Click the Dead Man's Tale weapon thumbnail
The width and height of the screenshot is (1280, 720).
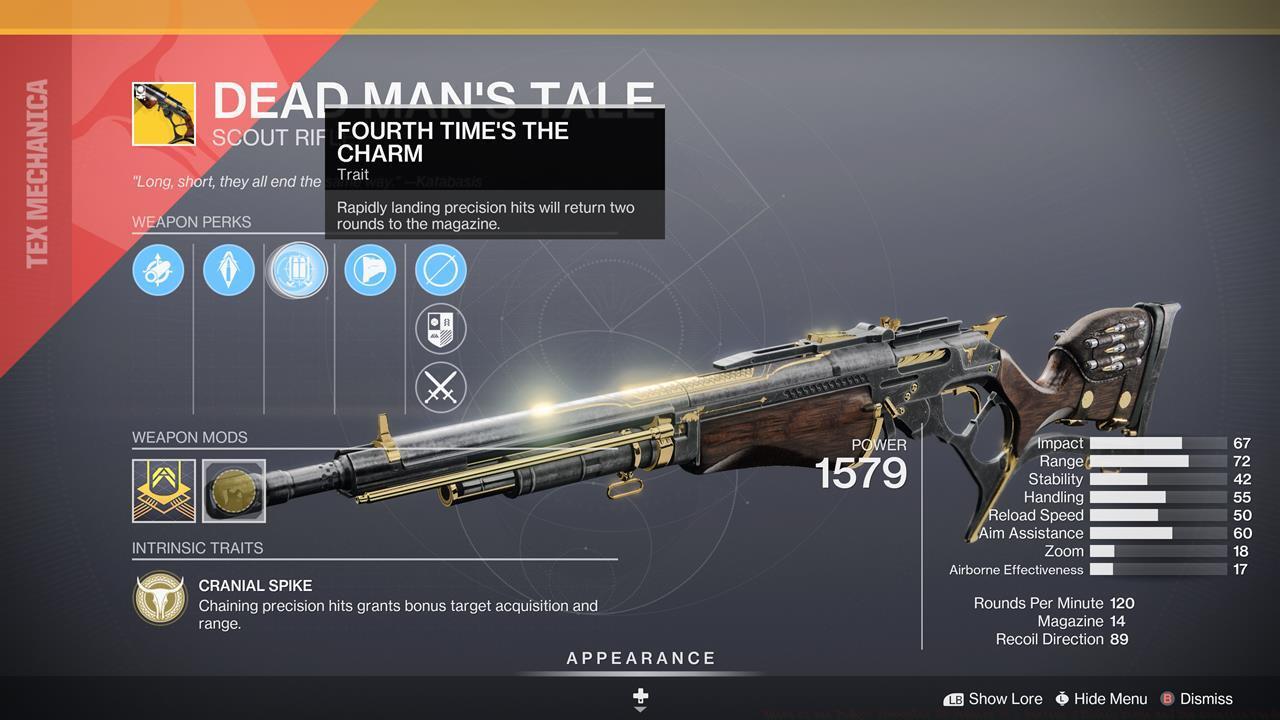164,114
